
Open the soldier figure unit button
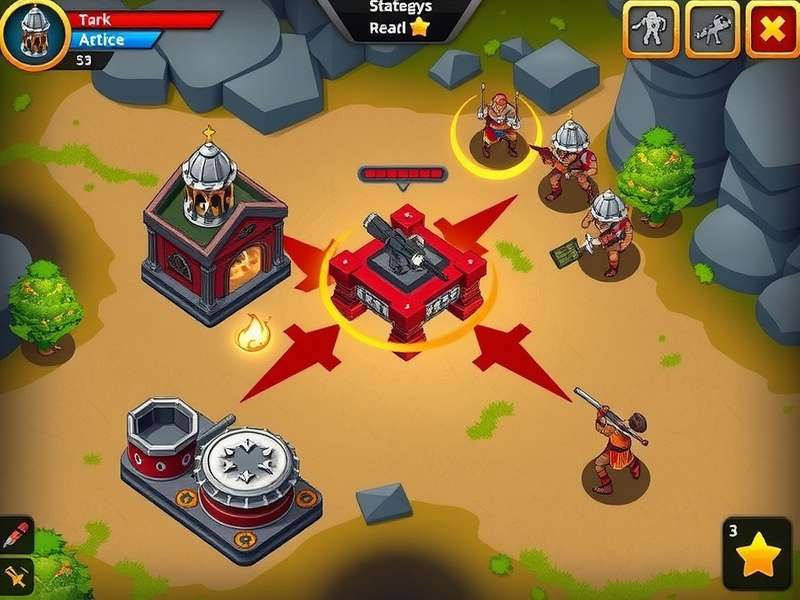pyautogui.click(x=652, y=29)
